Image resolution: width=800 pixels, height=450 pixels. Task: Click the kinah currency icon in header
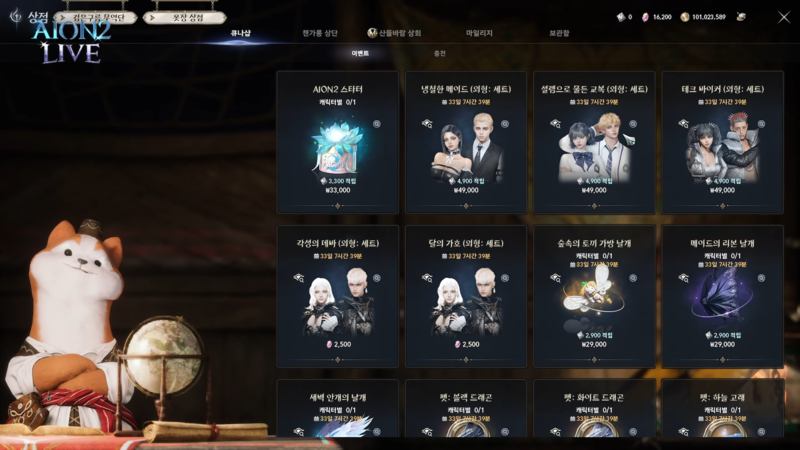[685, 17]
